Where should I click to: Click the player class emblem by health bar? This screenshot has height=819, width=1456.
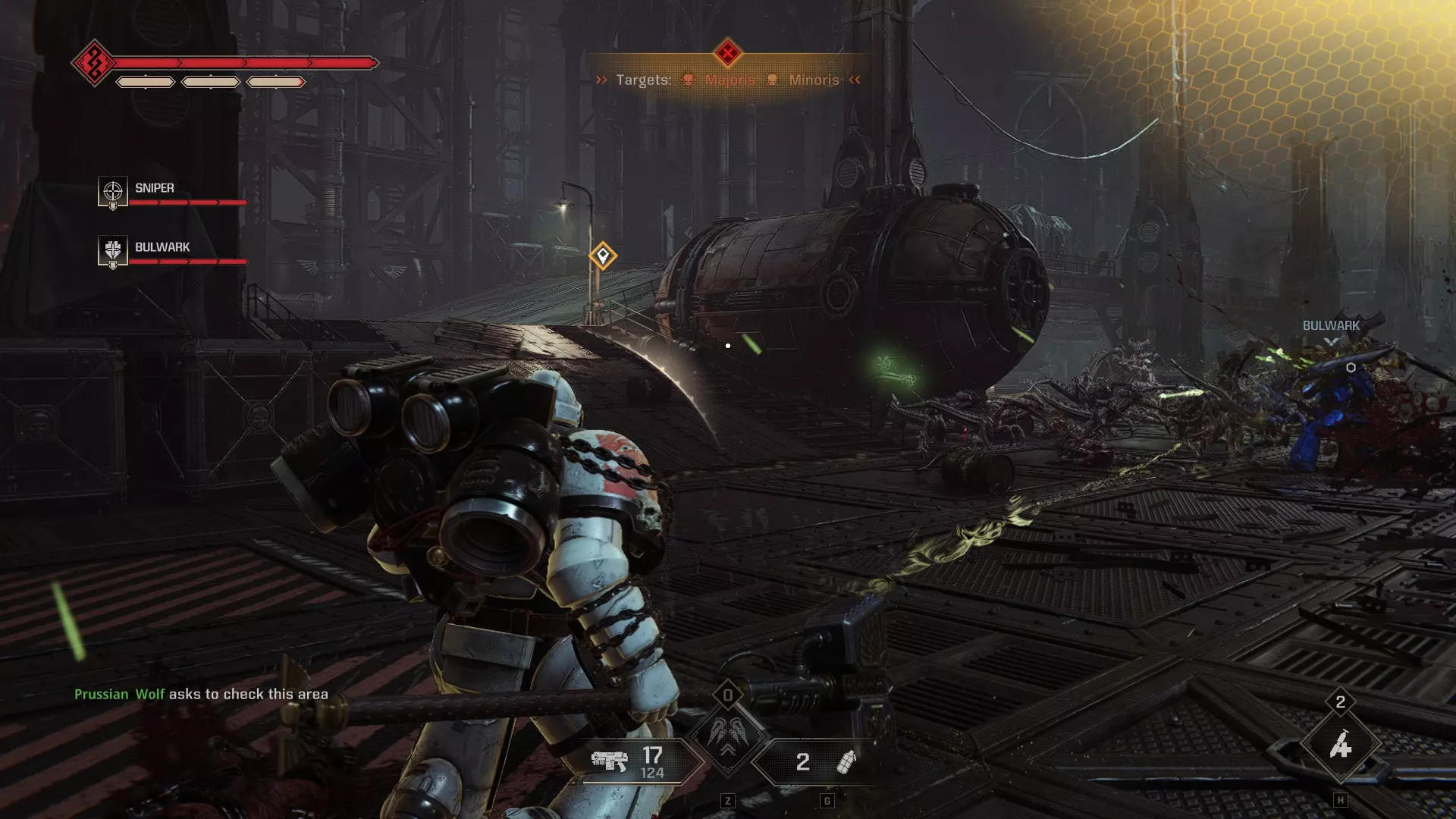pyautogui.click(x=94, y=63)
